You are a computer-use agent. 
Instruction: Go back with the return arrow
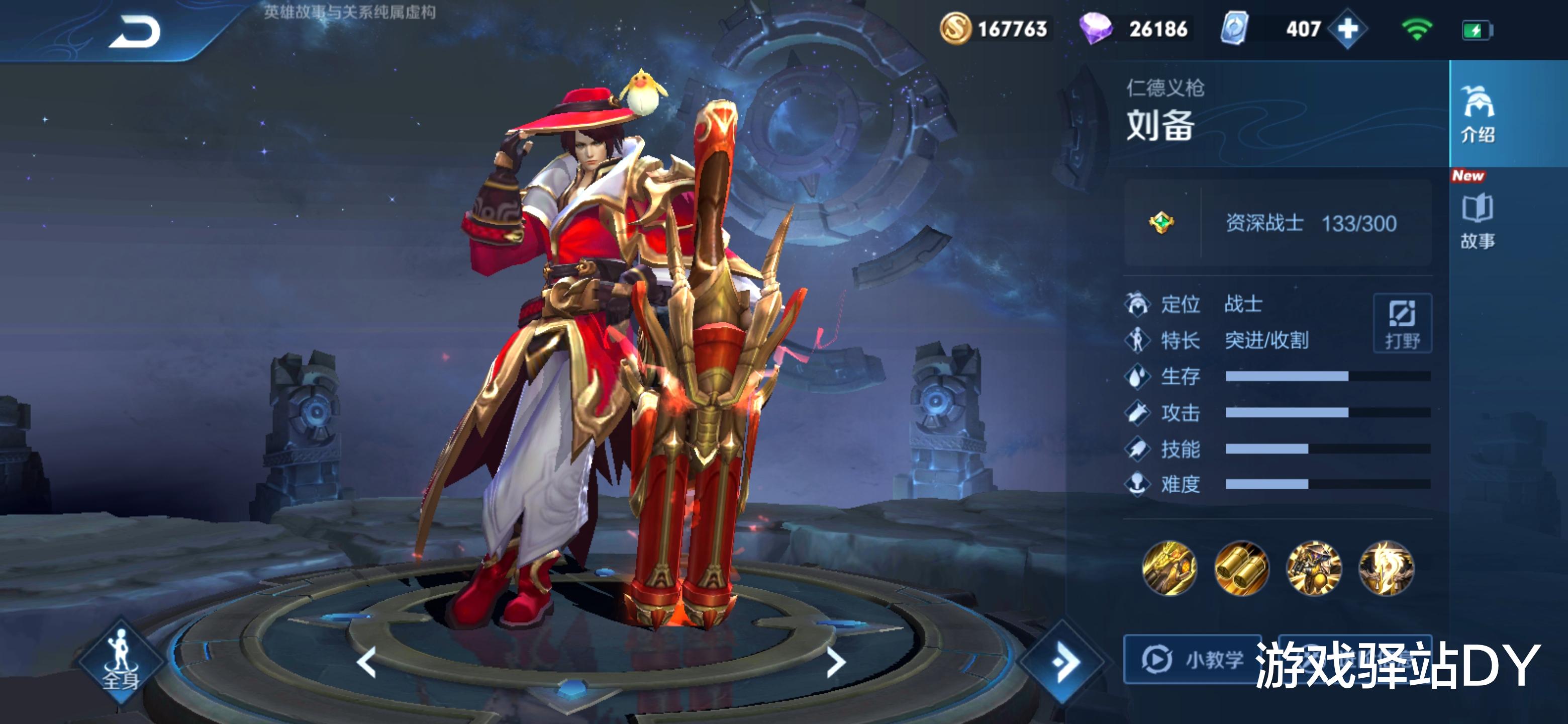coord(135,32)
